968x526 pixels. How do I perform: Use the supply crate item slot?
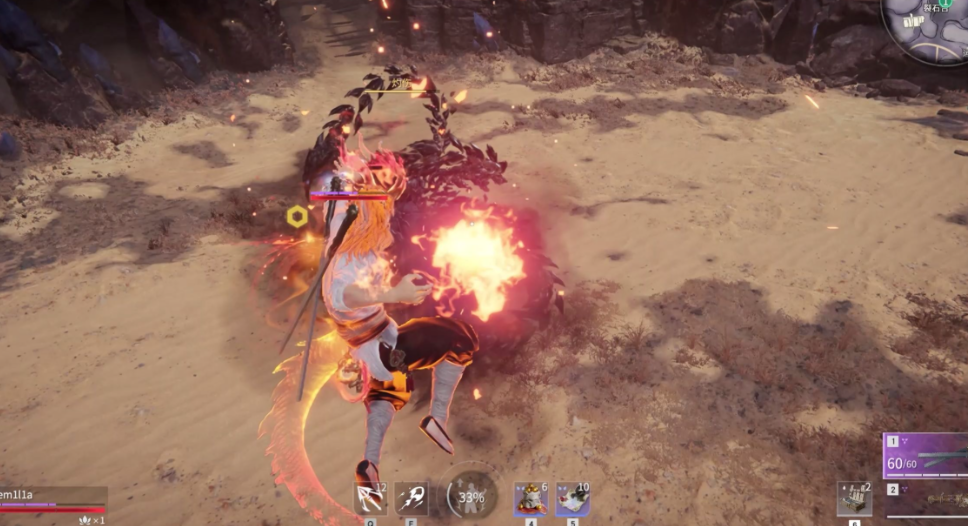pos(853,498)
